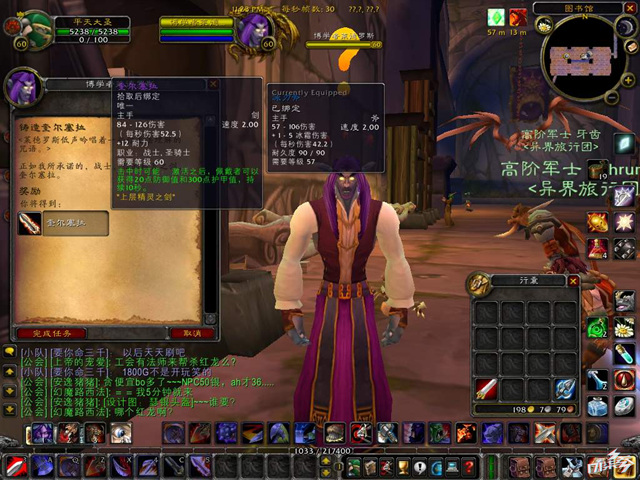Image resolution: width=640 pixels, height=480 pixels.
Task: Use the green ring item with count 2
Action: [x=598, y=327]
